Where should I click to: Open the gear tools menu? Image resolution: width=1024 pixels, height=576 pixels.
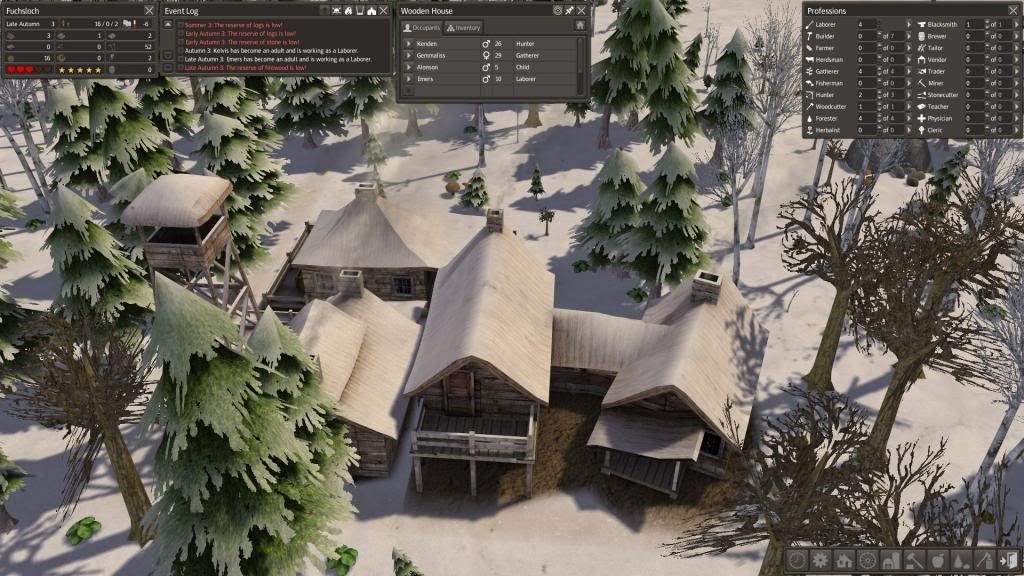[x=820, y=561]
